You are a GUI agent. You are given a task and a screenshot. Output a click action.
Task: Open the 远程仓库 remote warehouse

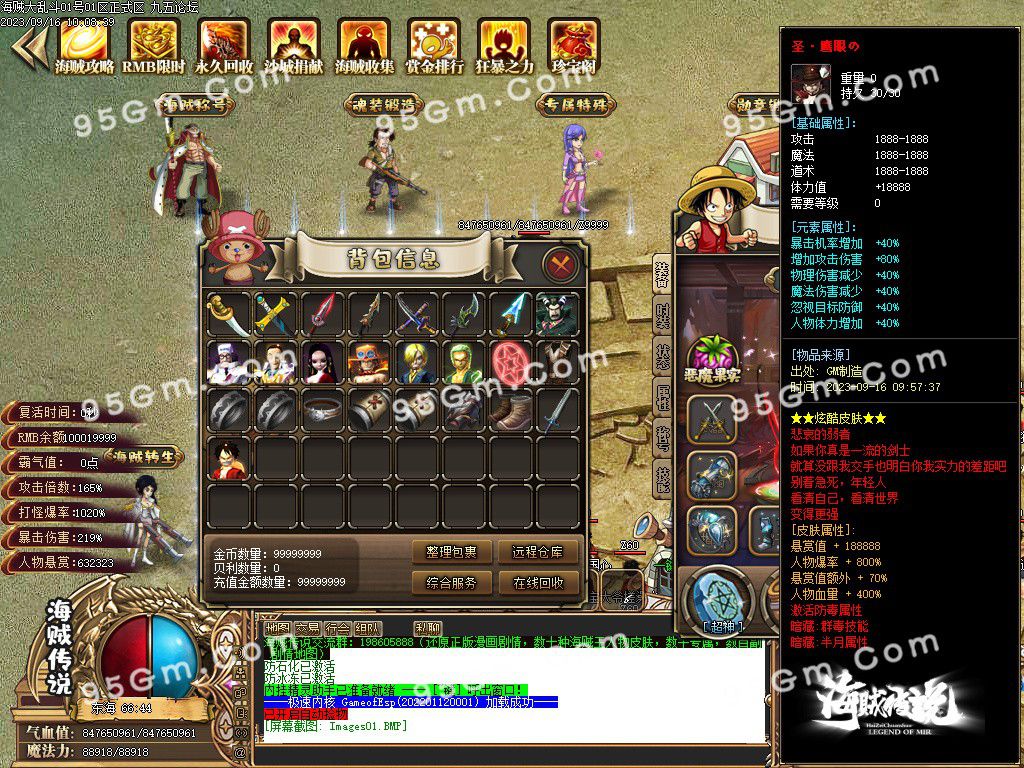click(538, 552)
